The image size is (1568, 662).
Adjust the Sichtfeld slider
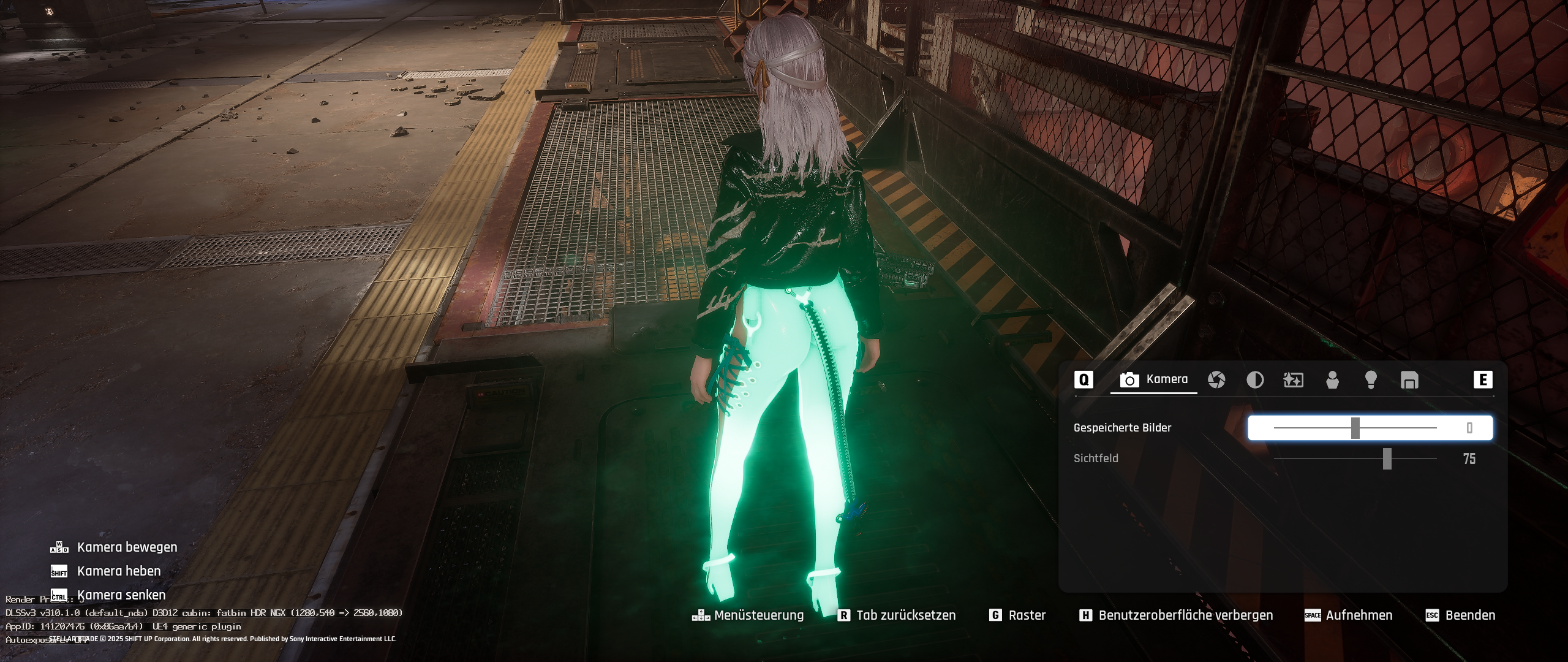(x=1387, y=458)
